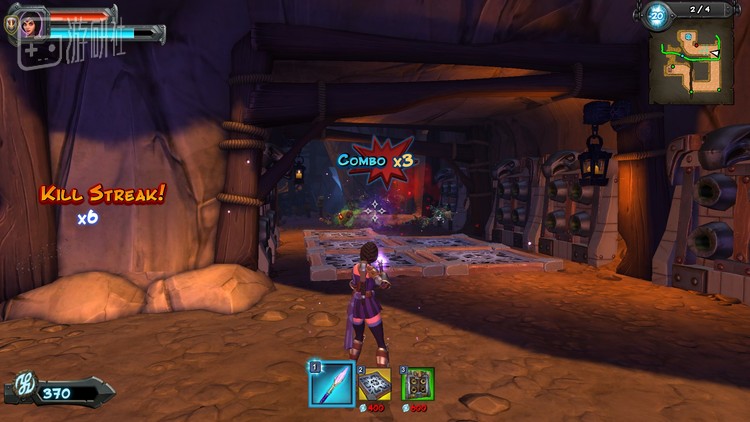The height and width of the screenshot is (422, 750).
Task: Select the spear weapon in slot 1
Action: [330, 384]
